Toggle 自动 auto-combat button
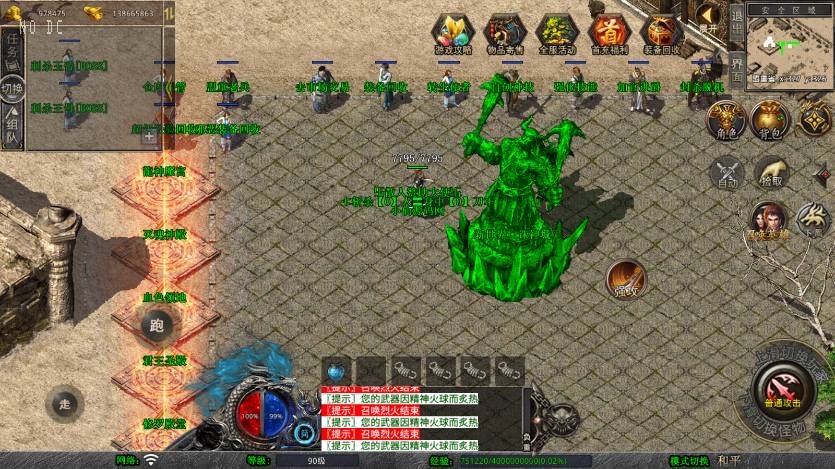Screen dimensions: 835x469 click(727, 173)
